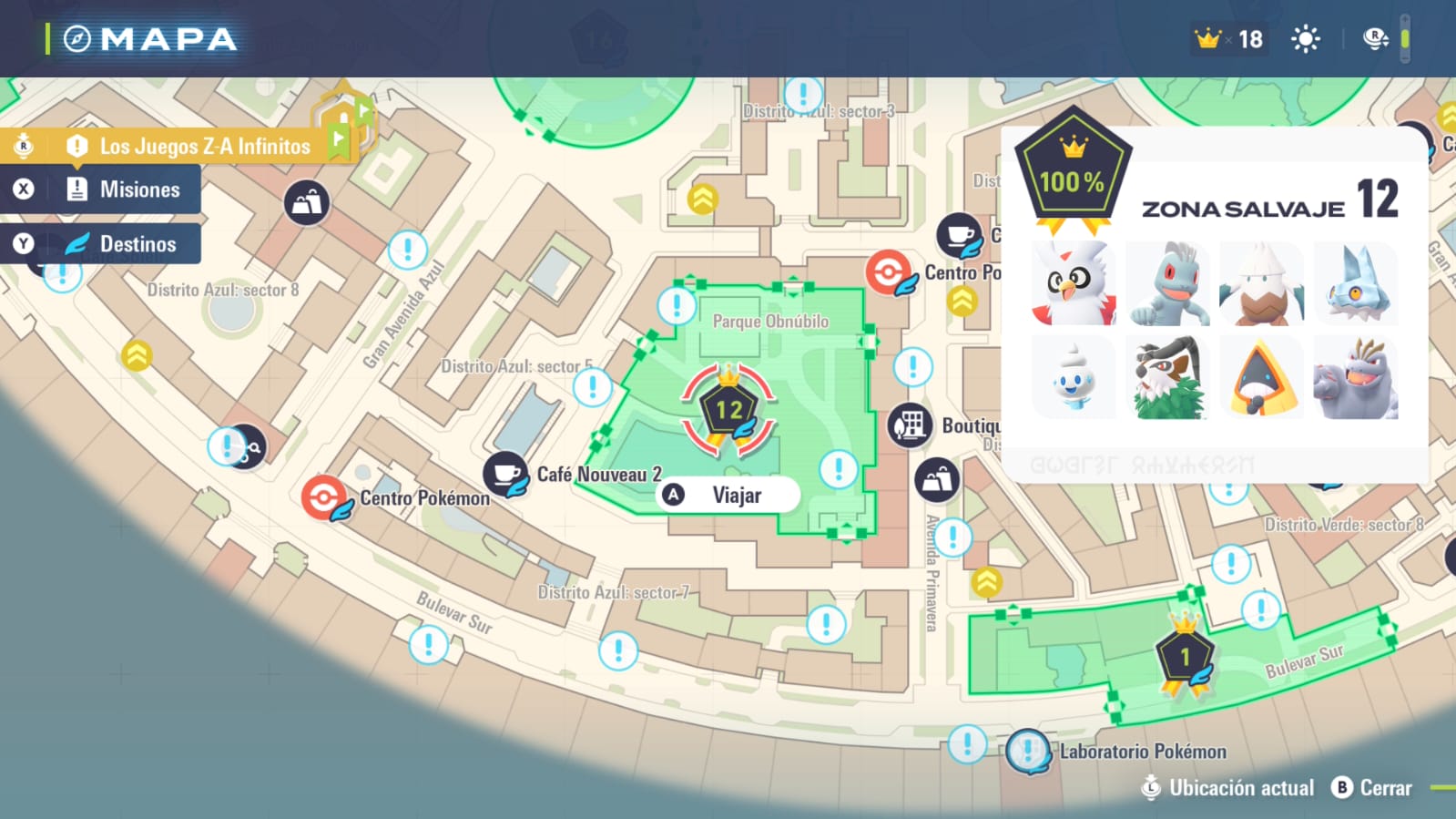
Task: Select the Laboratorio Pokémon marker
Action: 1028,752
